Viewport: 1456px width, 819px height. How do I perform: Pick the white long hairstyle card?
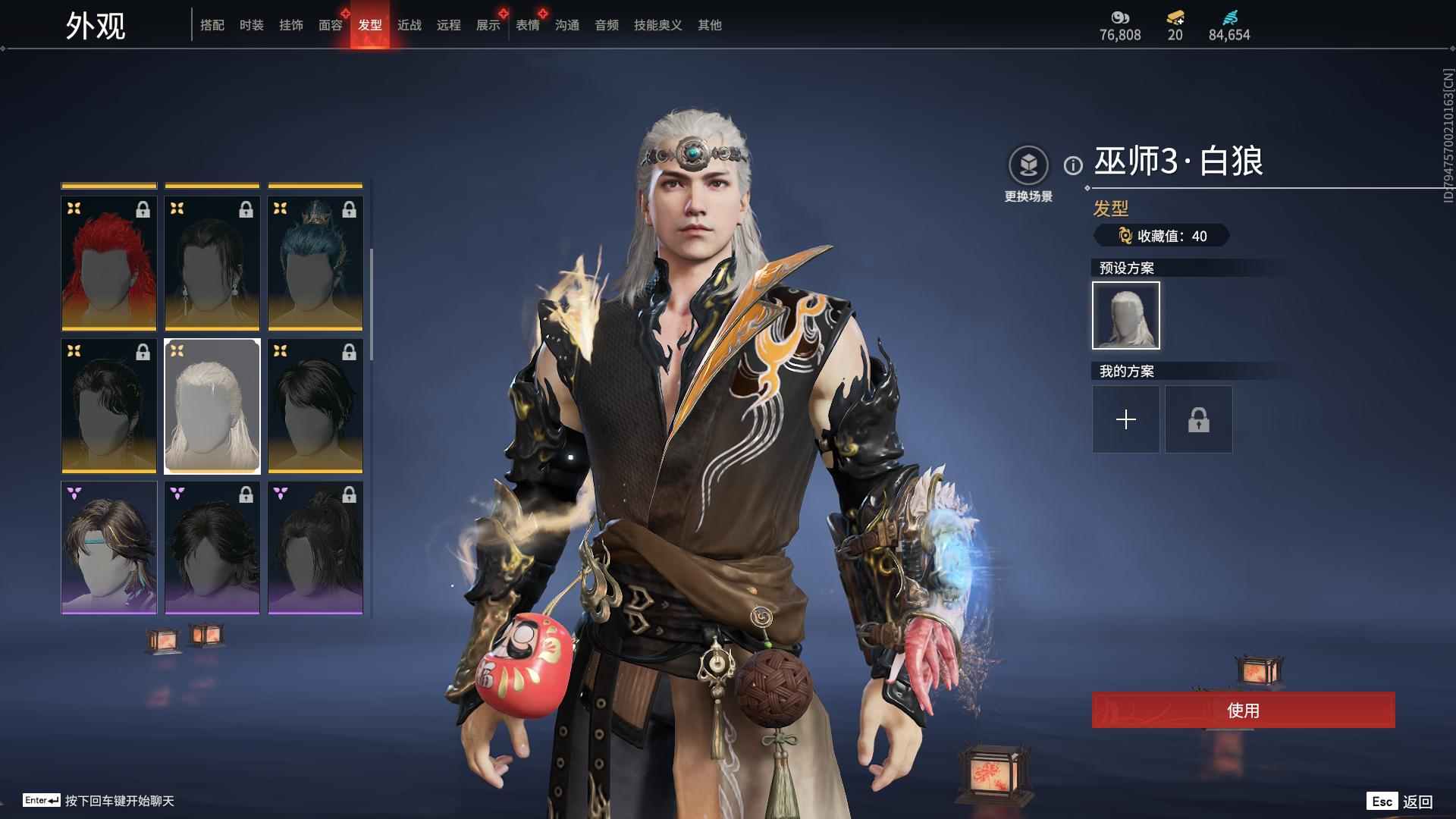coord(212,406)
